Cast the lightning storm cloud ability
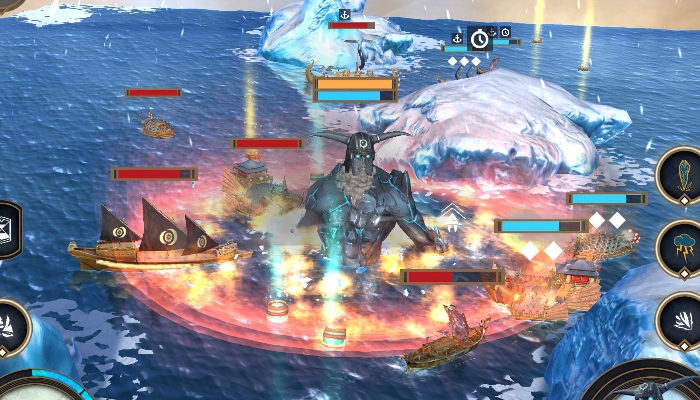 pos(683,247)
